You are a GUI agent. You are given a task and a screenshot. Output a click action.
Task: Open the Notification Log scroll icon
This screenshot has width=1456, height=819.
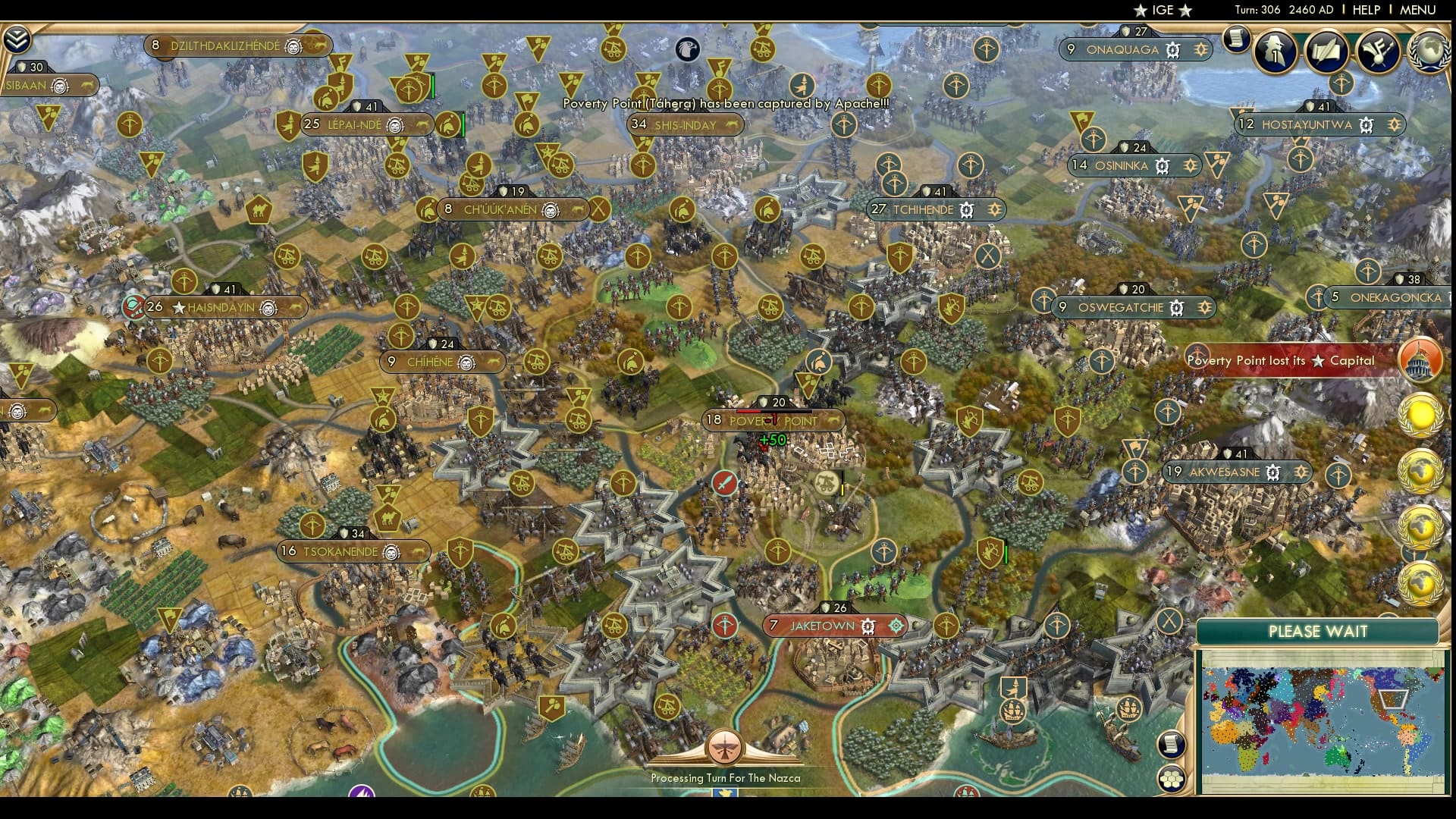[1238, 39]
